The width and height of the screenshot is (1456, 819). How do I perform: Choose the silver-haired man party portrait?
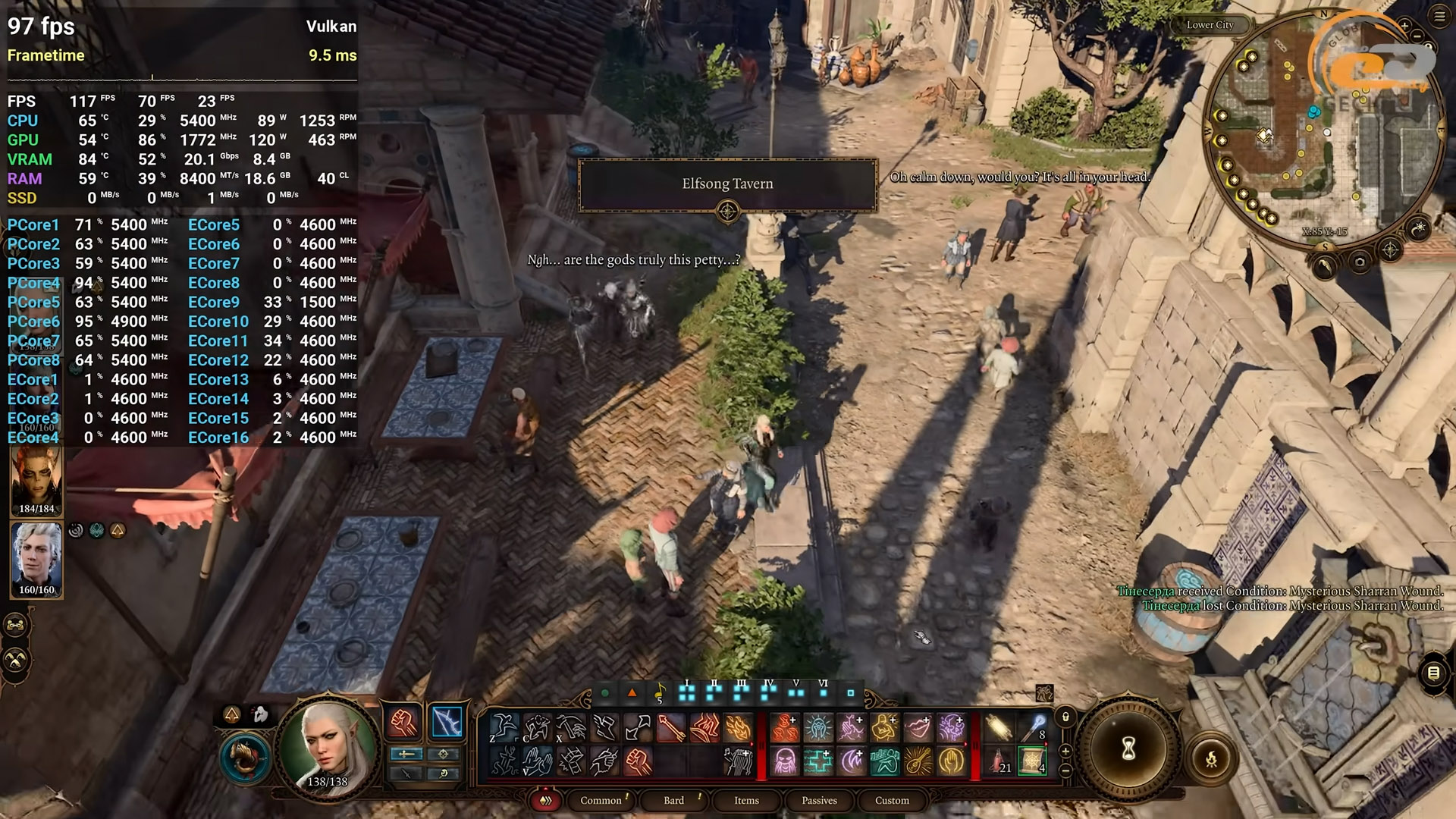tap(36, 557)
